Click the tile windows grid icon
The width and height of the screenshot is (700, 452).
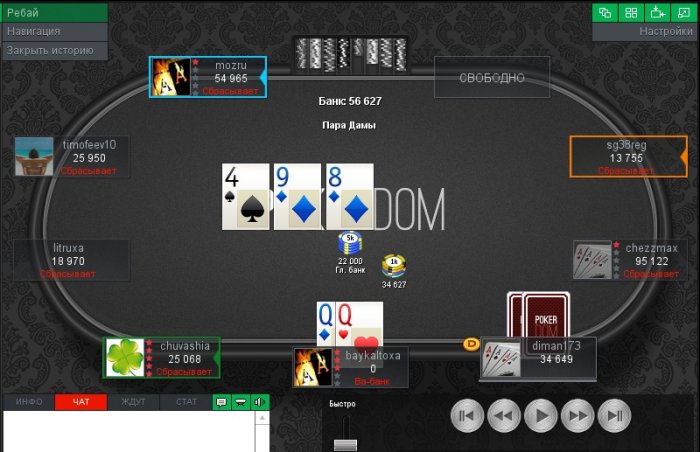632,12
